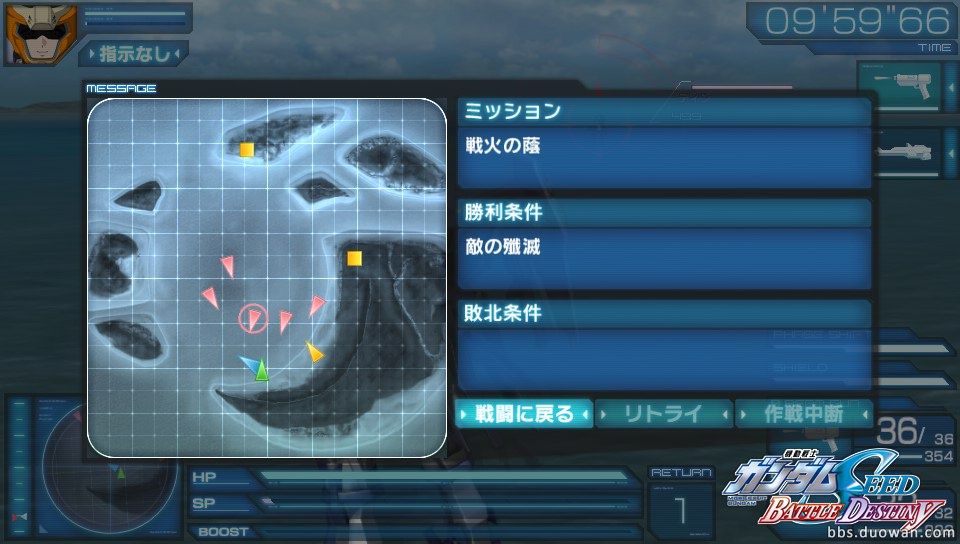Image resolution: width=960 pixels, height=544 pixels.
Task: Select the blue ally arrow marker
Action: pyautogui.click(x=248, y=362)
